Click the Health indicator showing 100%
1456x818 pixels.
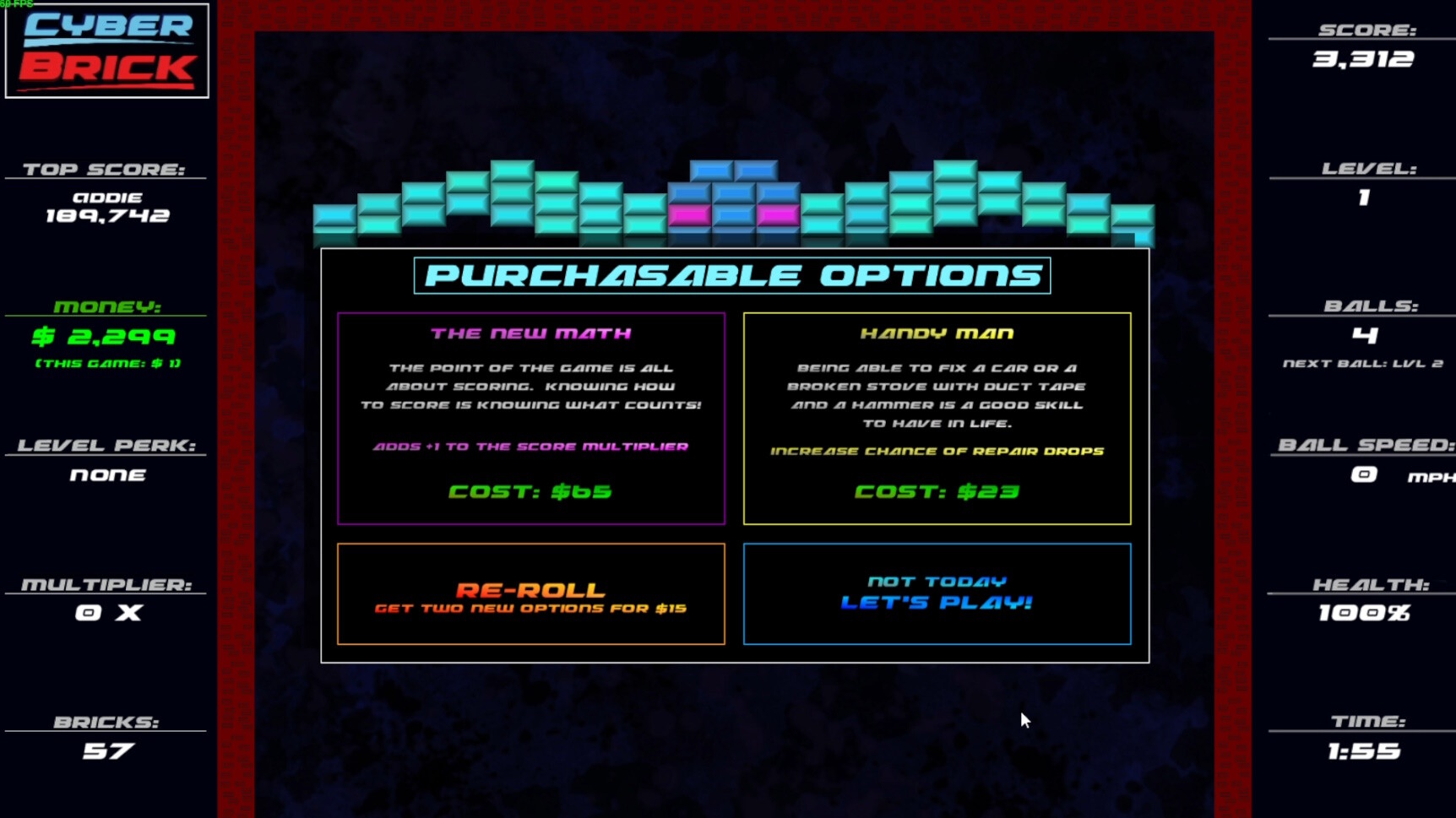tap(1362, 614)
